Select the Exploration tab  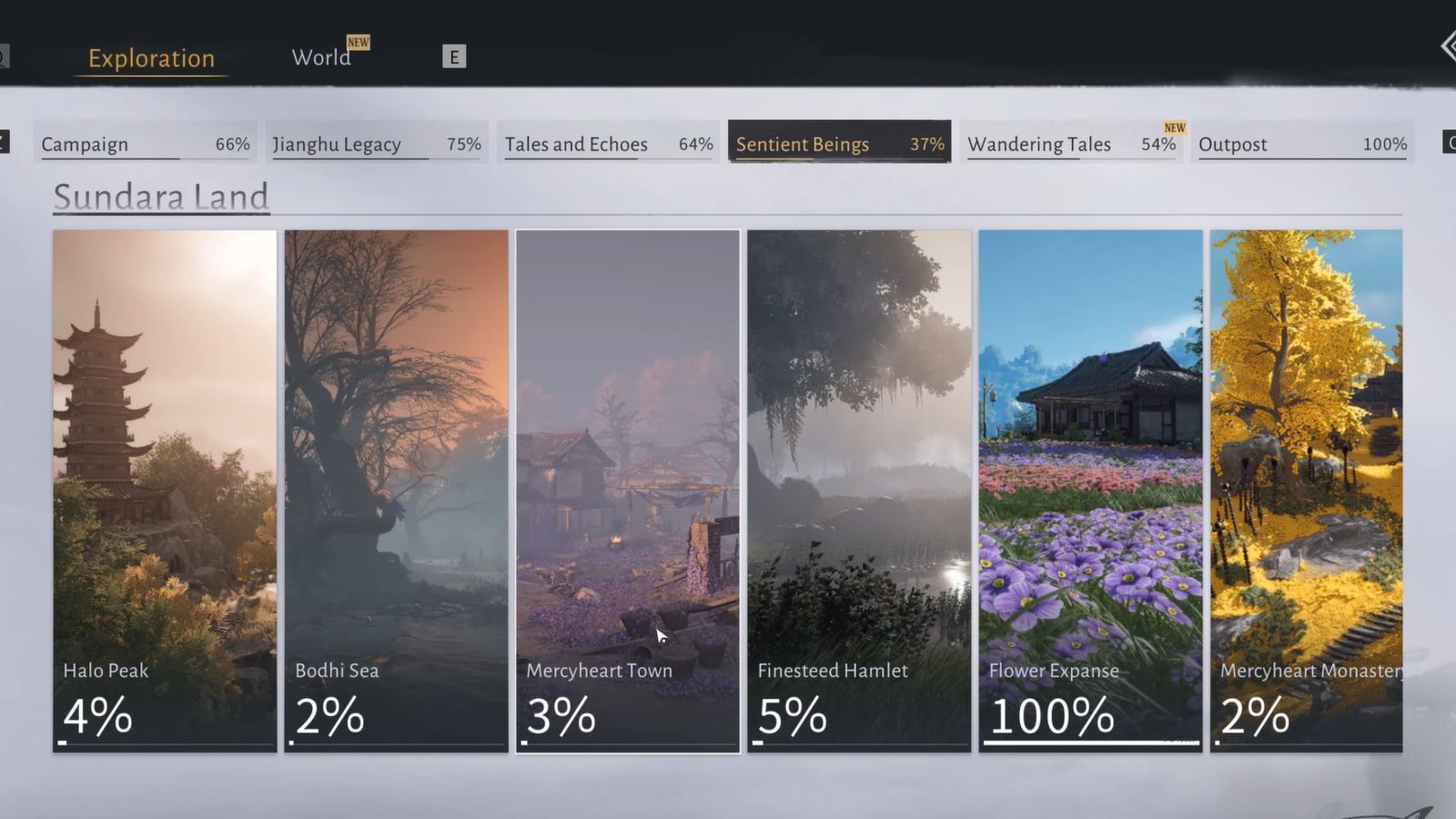coord(150,58)
